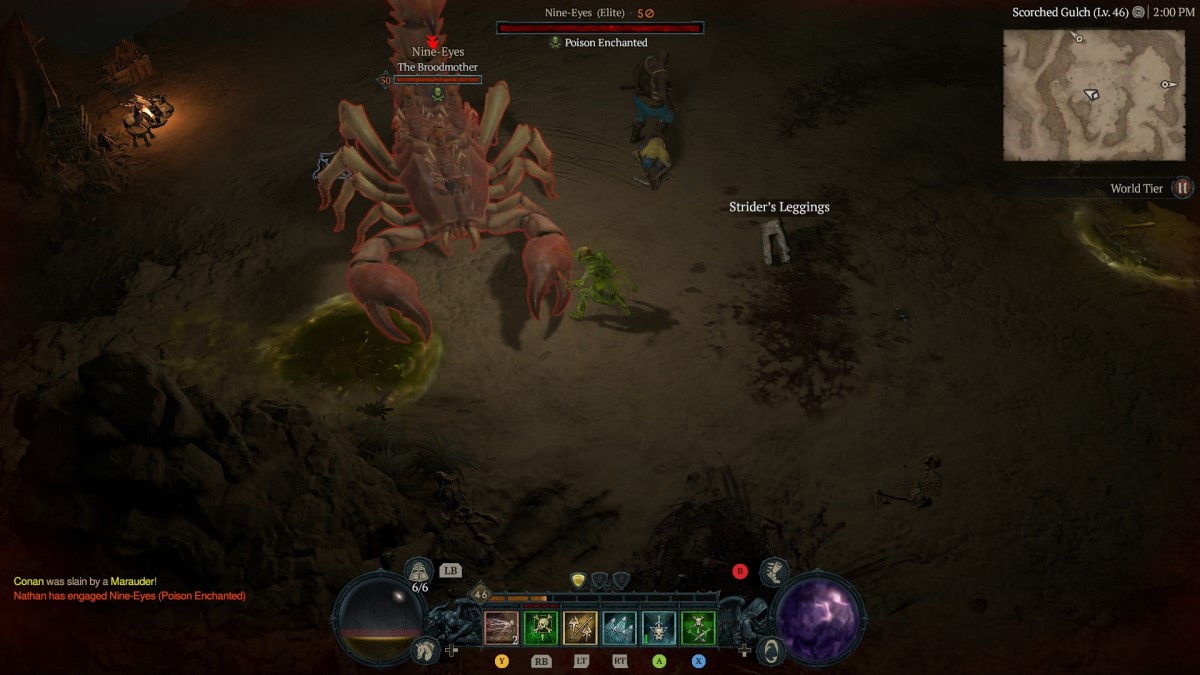Viewport: 1200px width, 675px height.
Task: Select the lit yellow shield icon above hotbar
Action: 579,580
